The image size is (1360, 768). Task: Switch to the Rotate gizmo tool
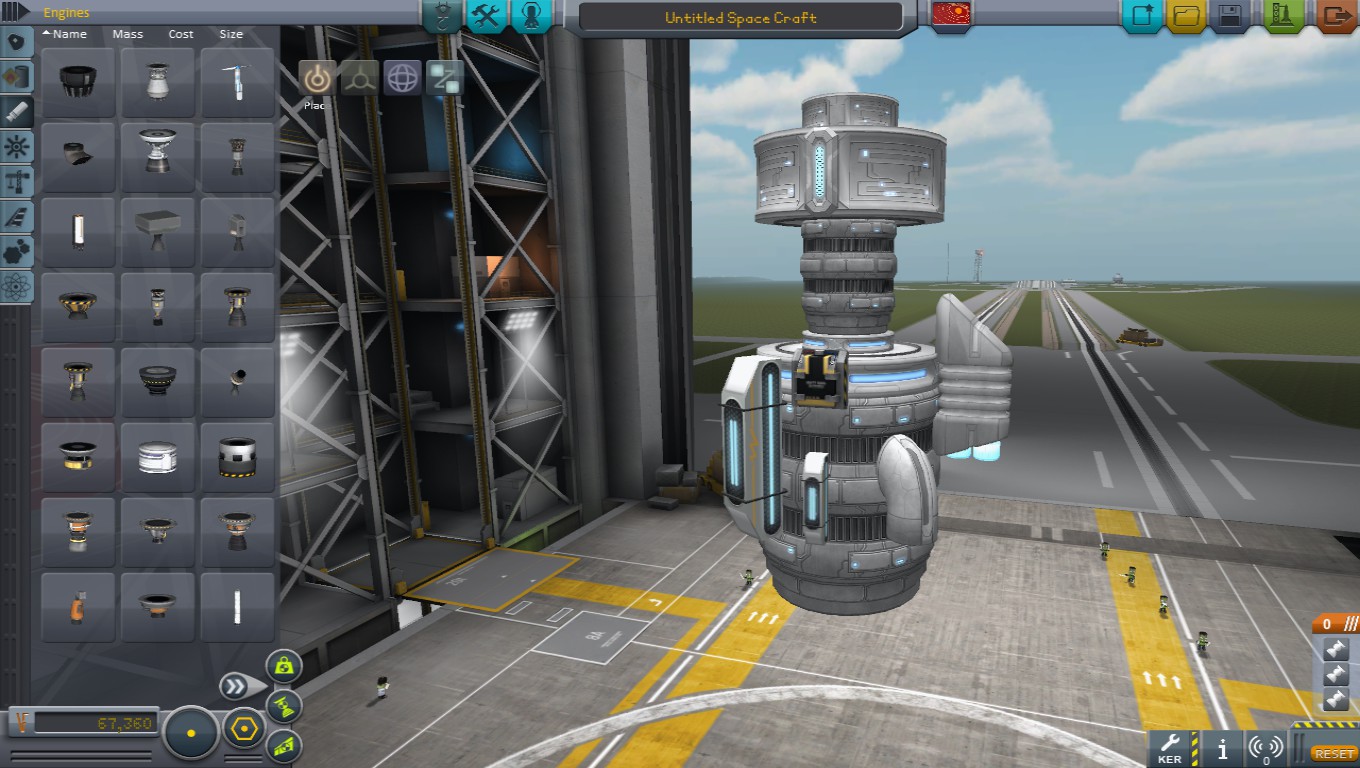tap(402, 78)
